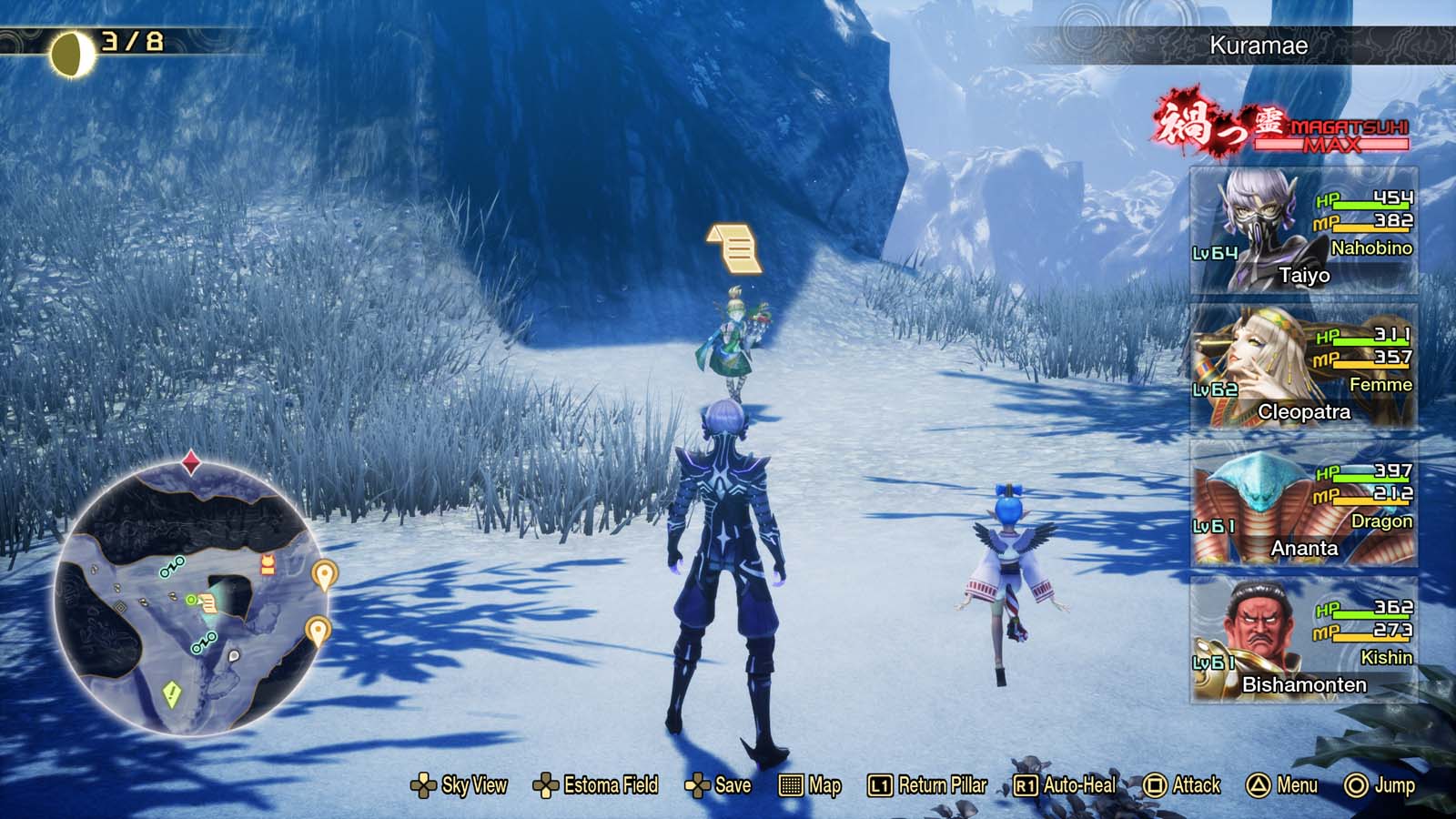
Task: Click the red north diamond above the minimap
Action: click(190, 461)
